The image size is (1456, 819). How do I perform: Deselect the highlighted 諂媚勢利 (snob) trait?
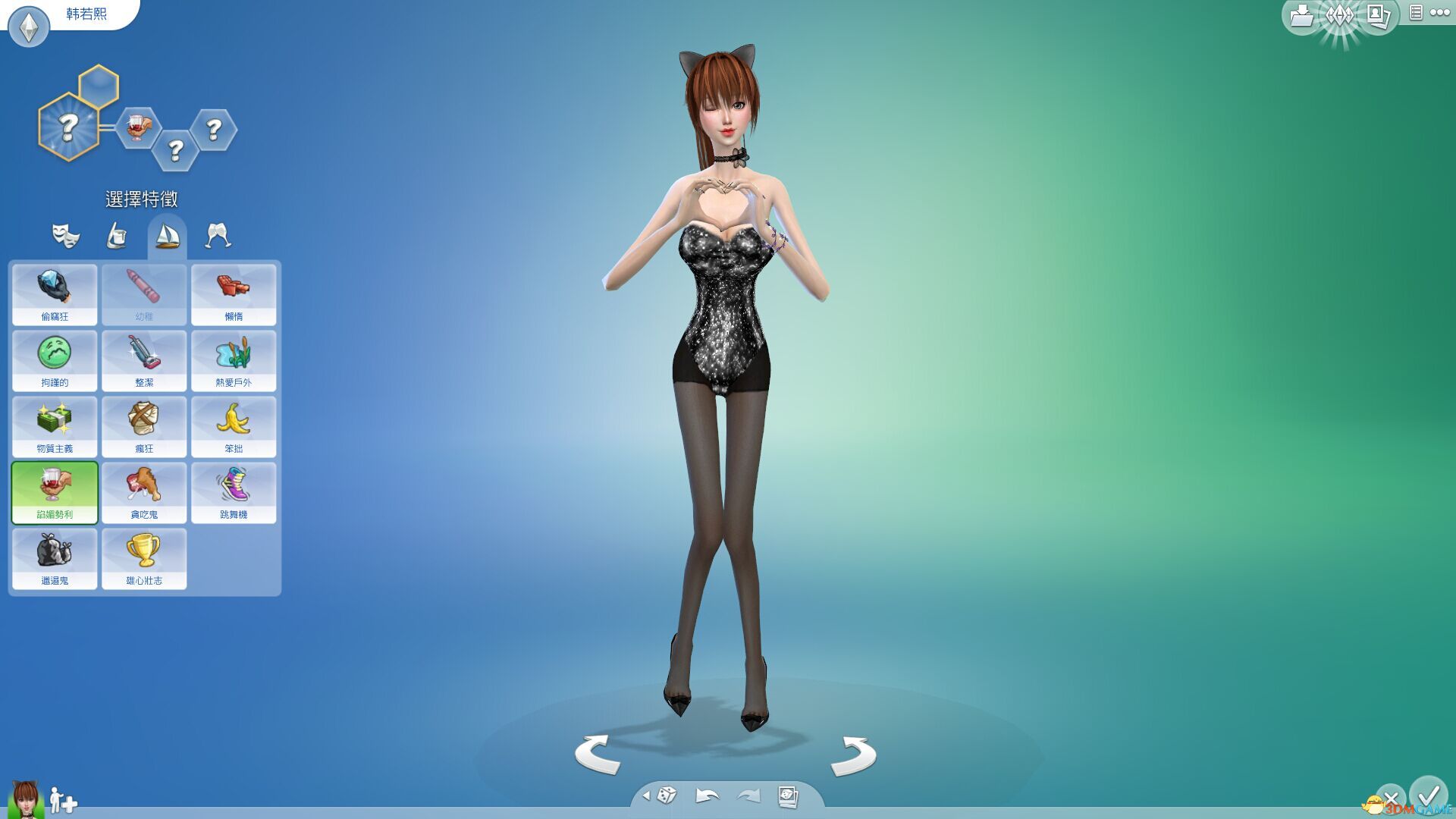pyautogui.click(x=54, y=492)
